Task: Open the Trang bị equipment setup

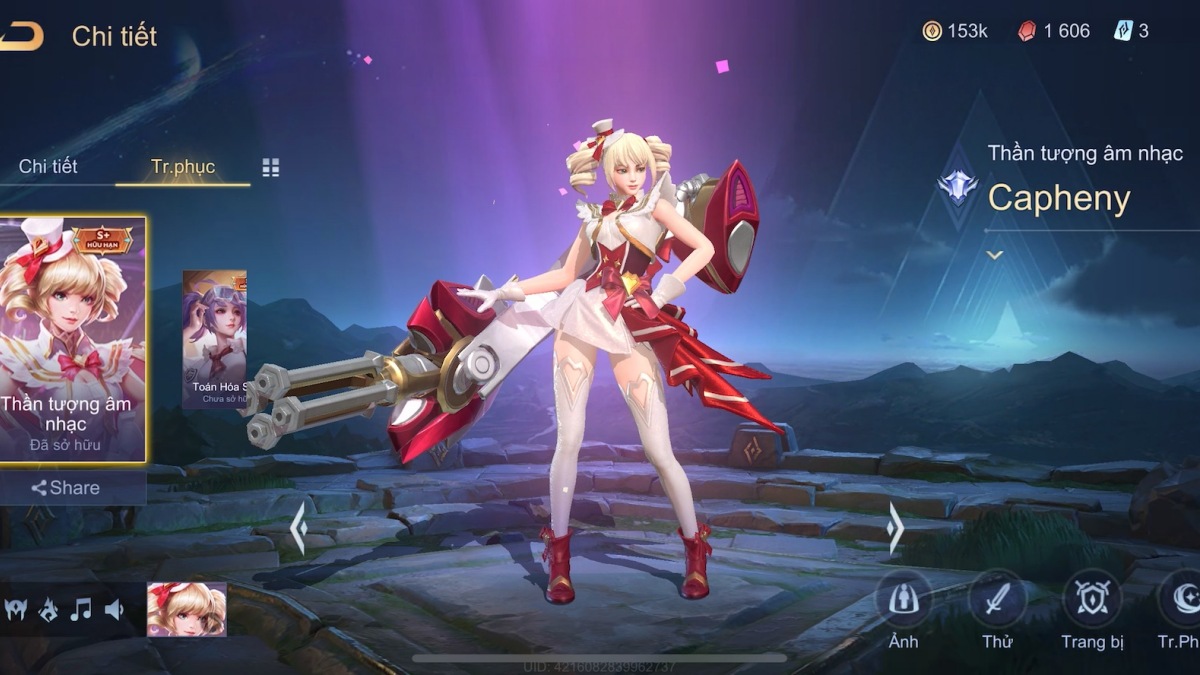Action: tap(1092, 601)
